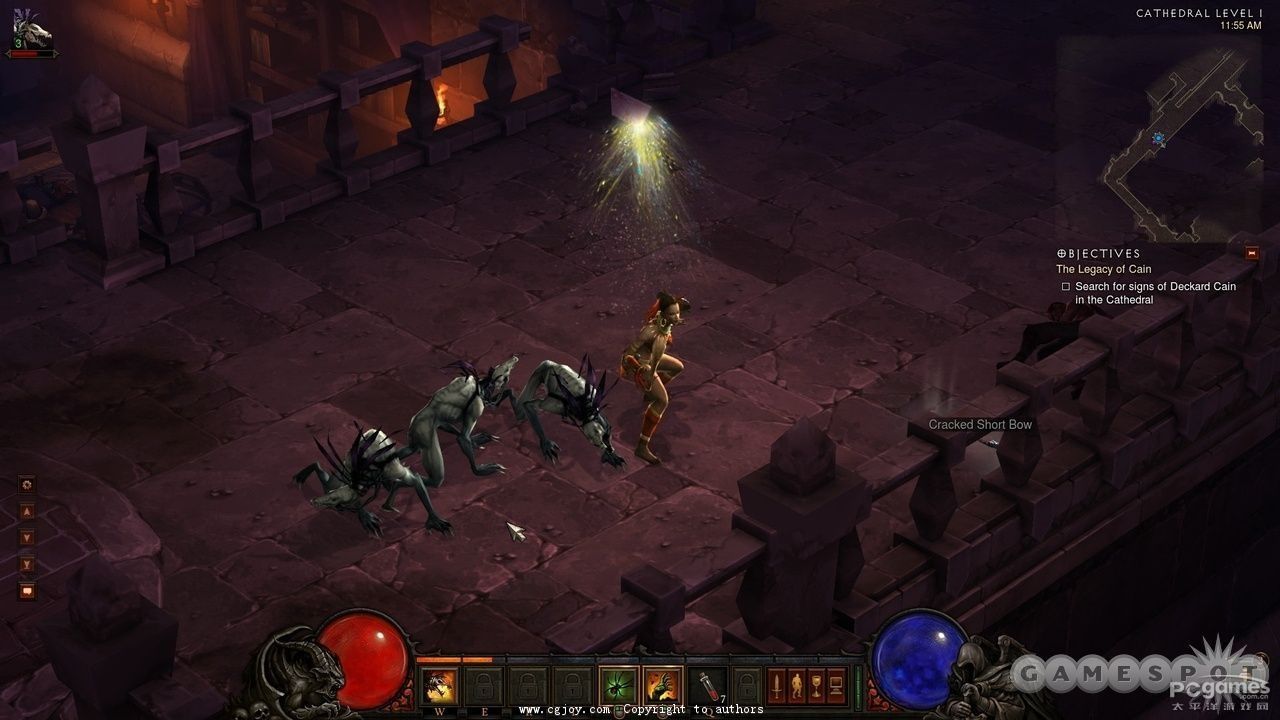This screenshot has width=1280, height=720.
Task: Cast the grasping zombie hand skill
Action: point(661,686)
